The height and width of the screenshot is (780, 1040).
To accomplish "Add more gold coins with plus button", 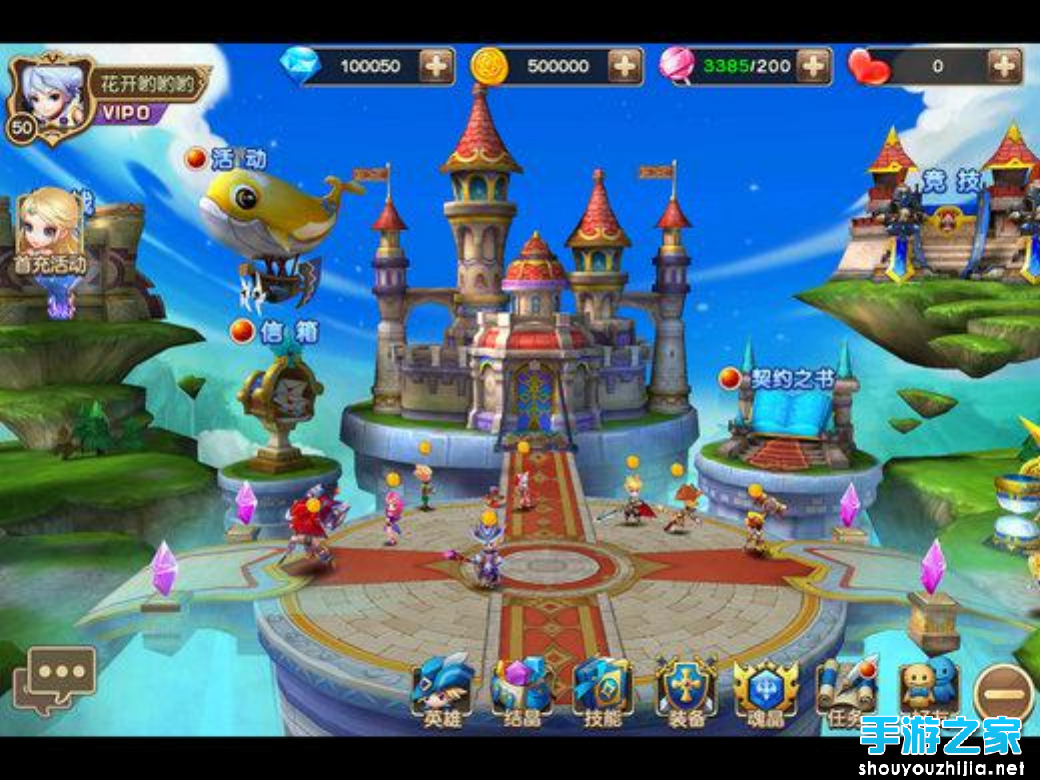I will pyautogui.click(x=625, y=66).
